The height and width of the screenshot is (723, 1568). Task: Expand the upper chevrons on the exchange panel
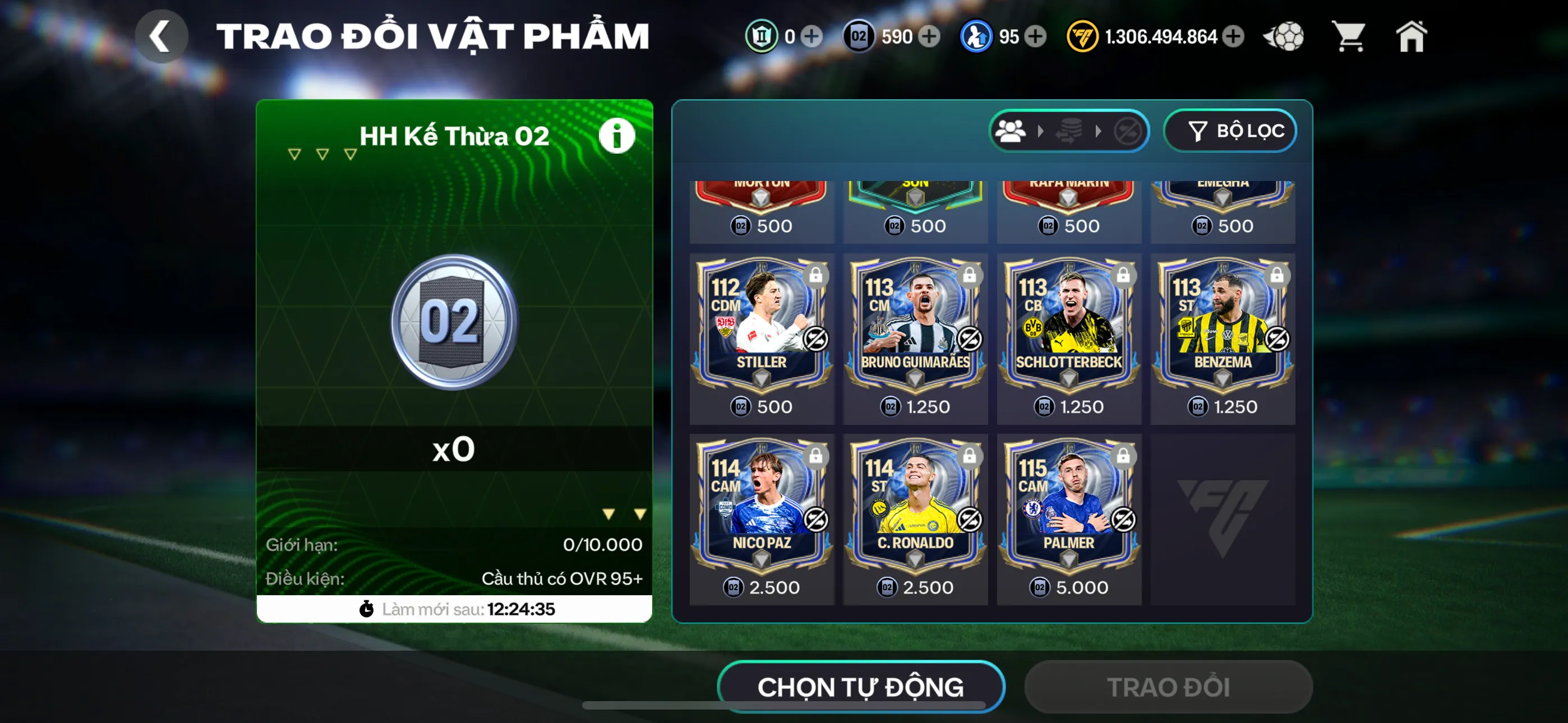321,154
